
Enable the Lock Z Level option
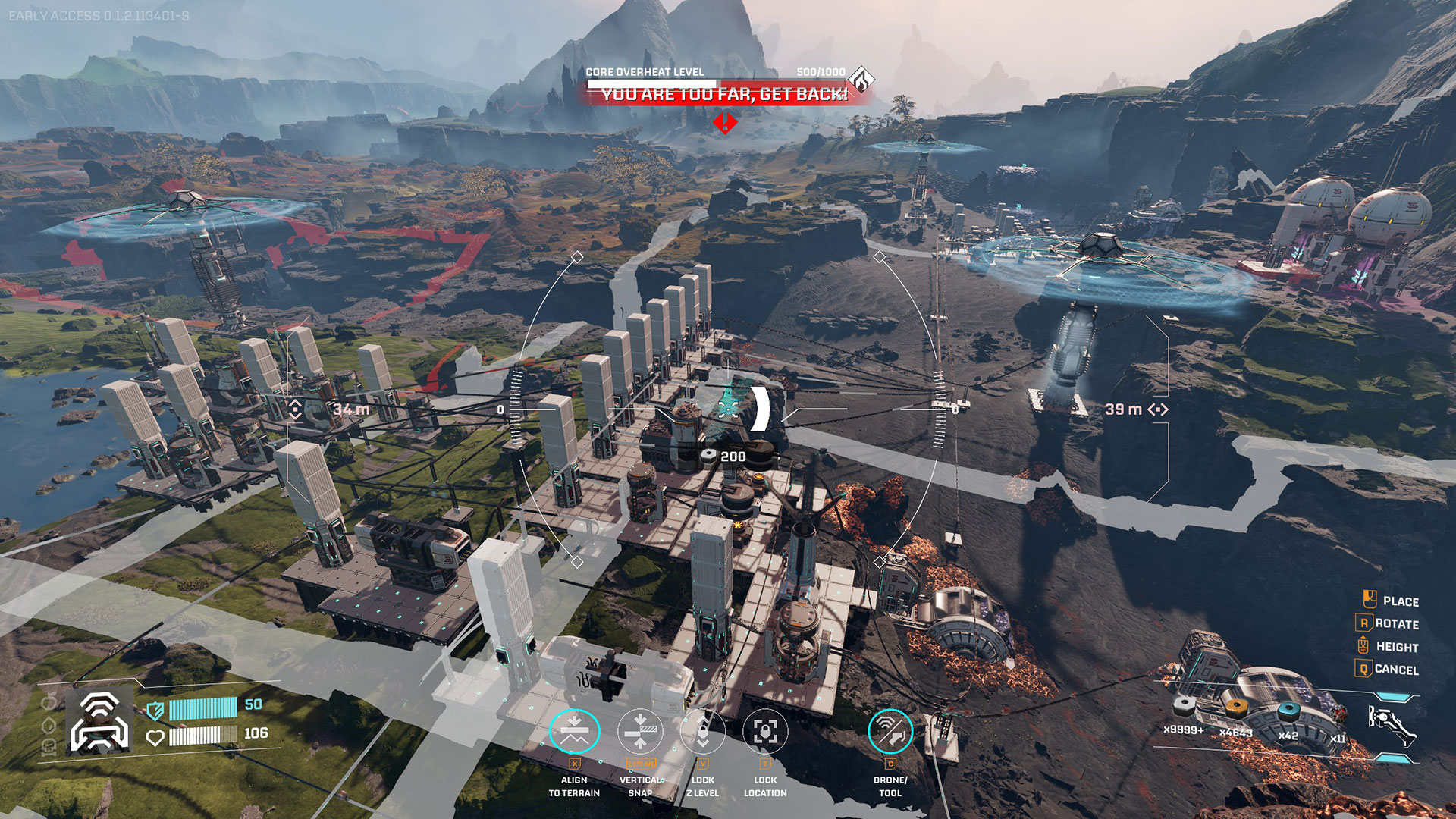click(703, 731)
